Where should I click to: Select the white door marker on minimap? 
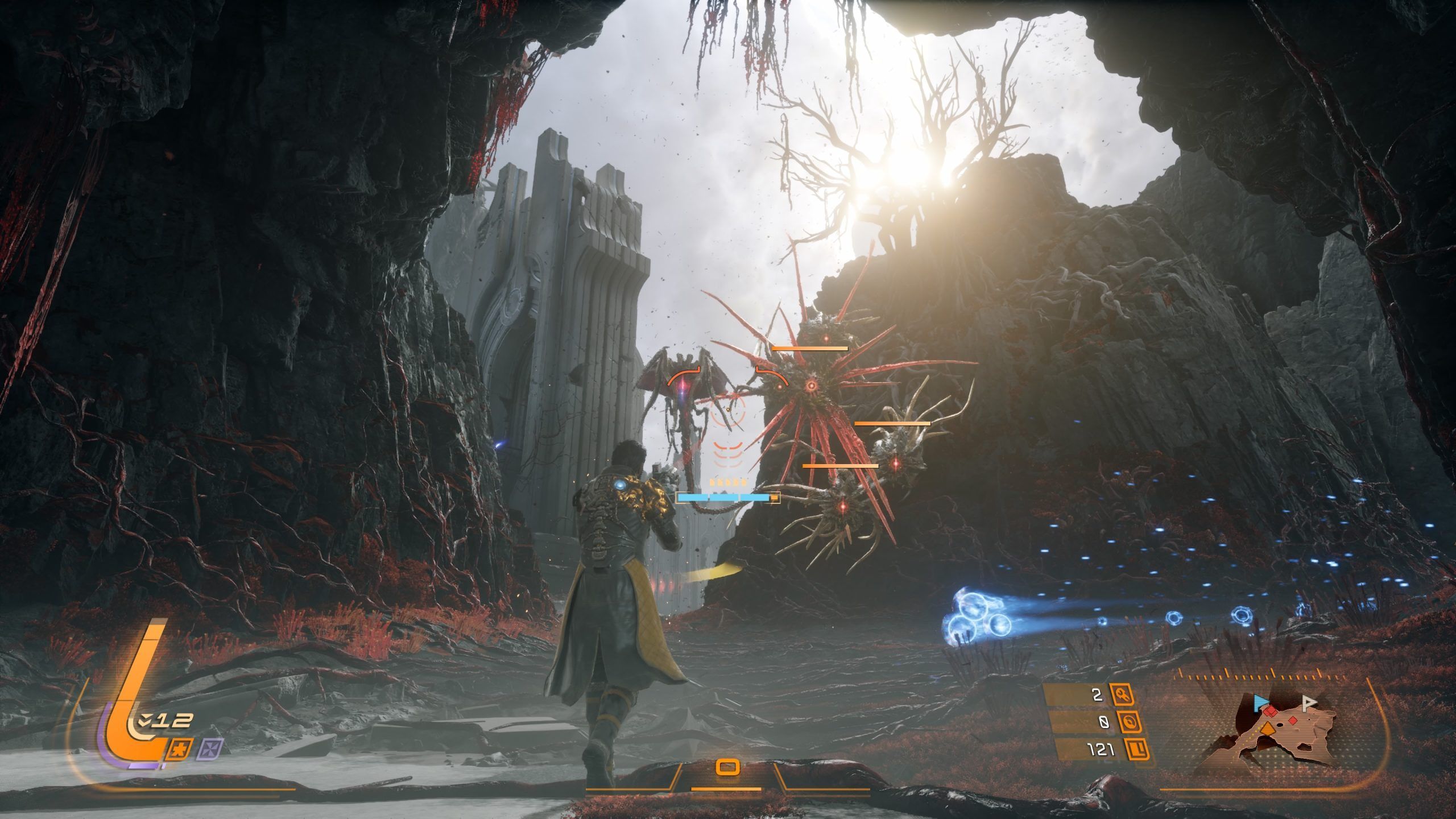1309,704
